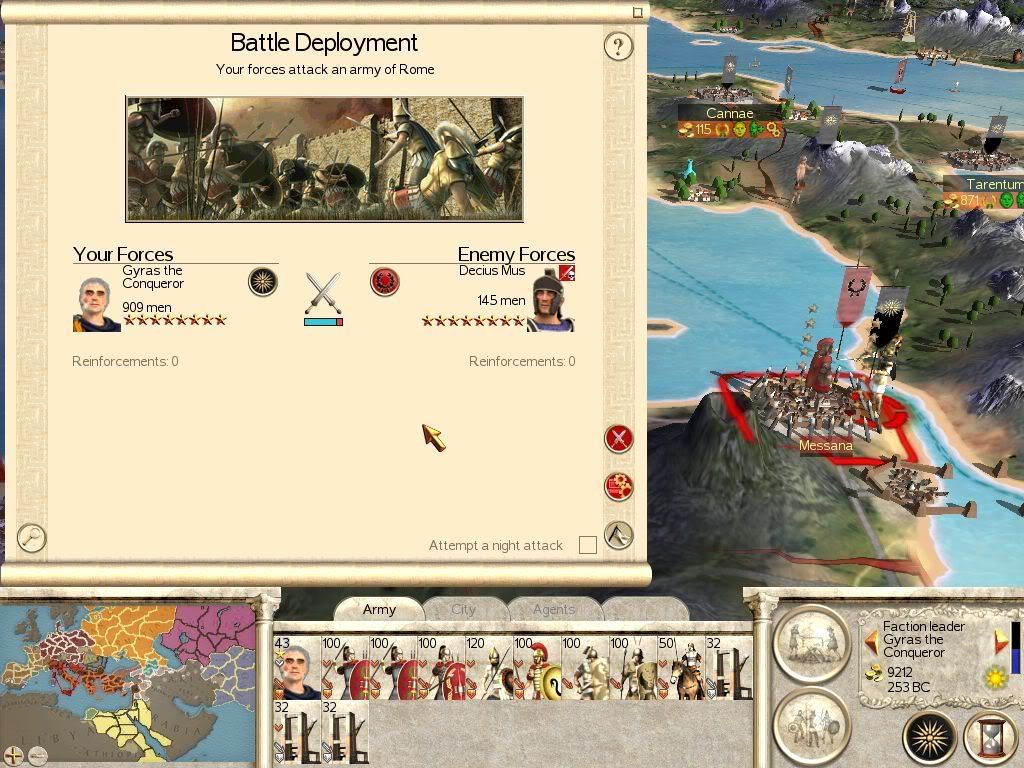Screen dimensions: 1024x768
Task: Switch to the Army tab
Action: pos(379,609)
